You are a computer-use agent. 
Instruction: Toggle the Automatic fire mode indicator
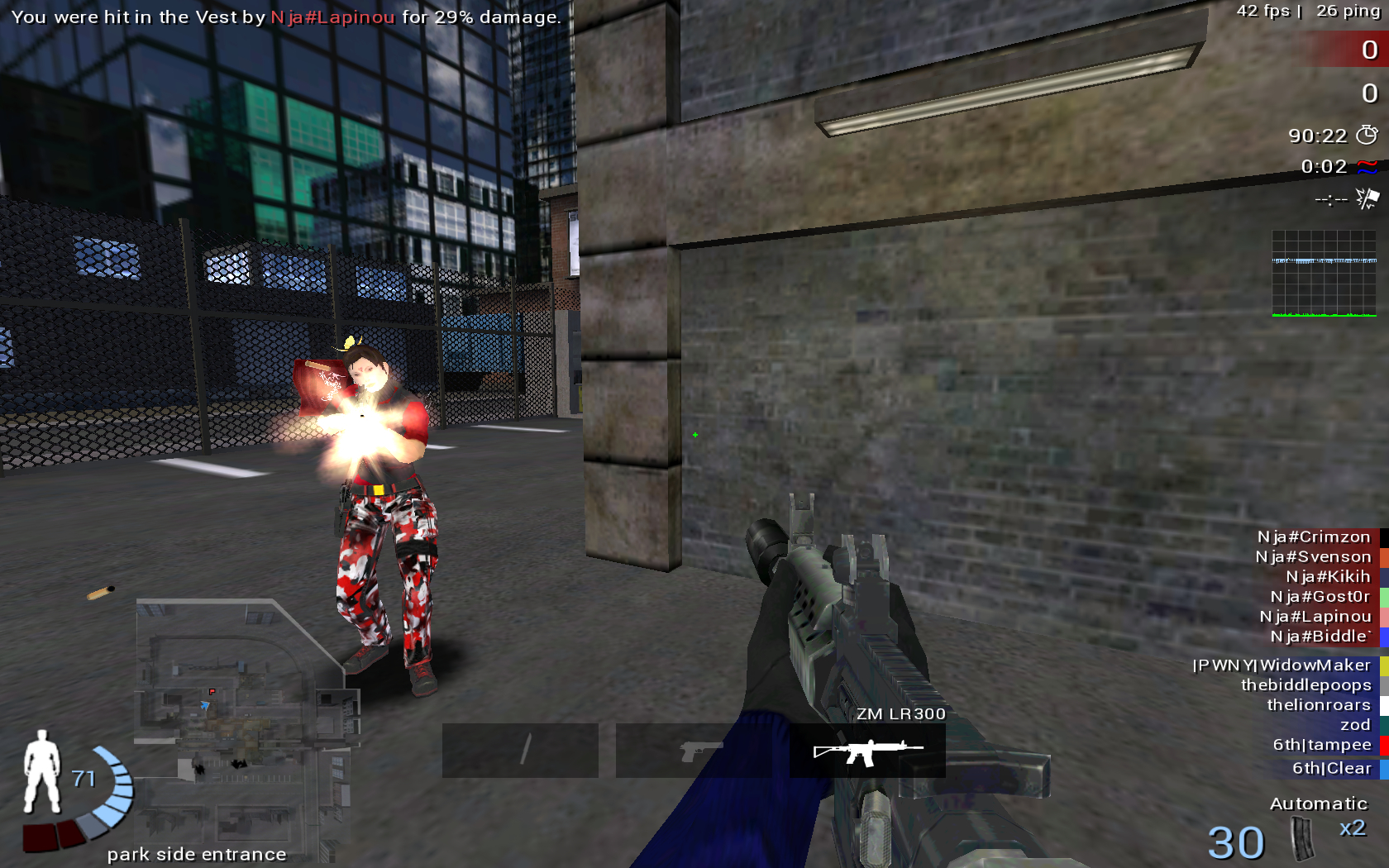(x=1320, y=803)
